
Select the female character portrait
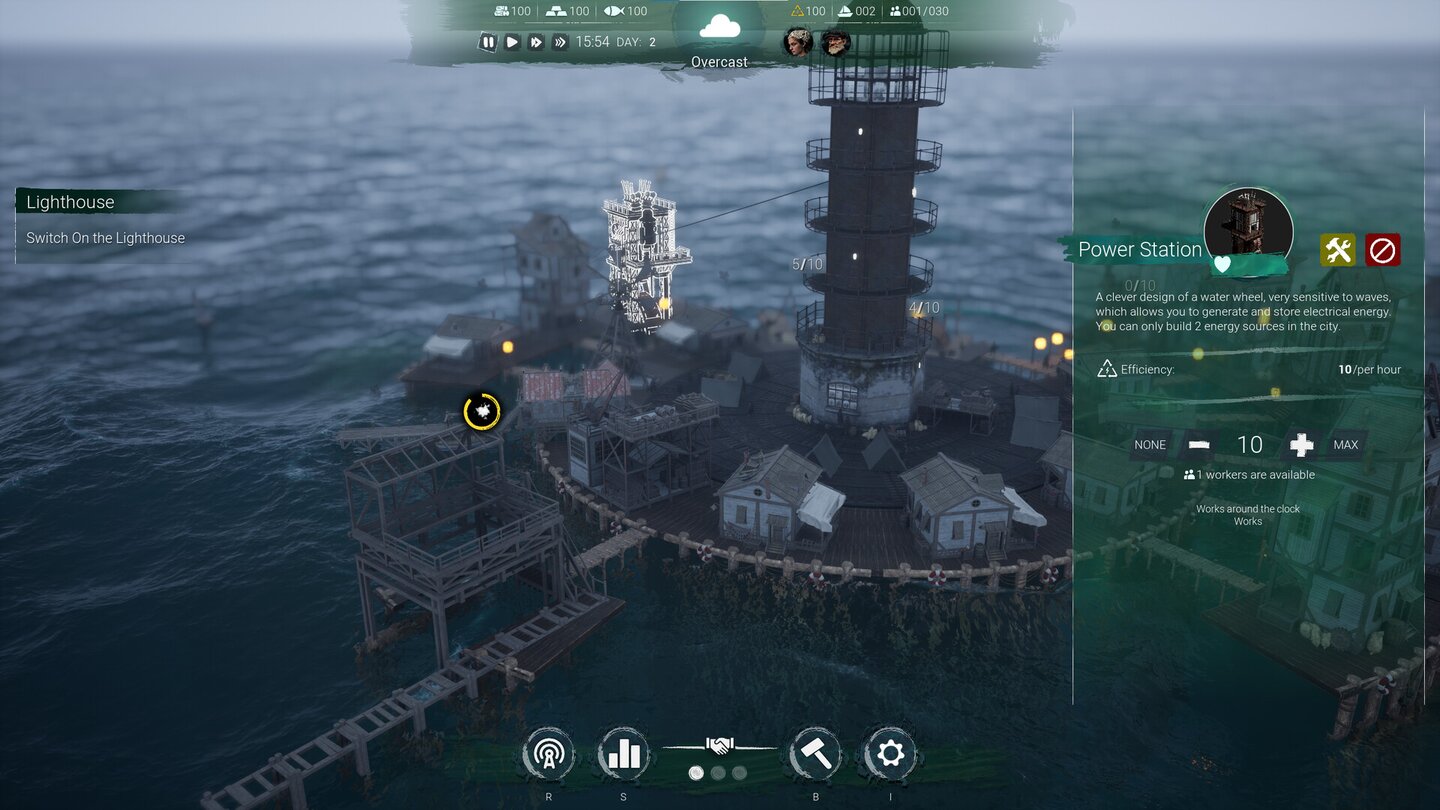click(797, 42)
